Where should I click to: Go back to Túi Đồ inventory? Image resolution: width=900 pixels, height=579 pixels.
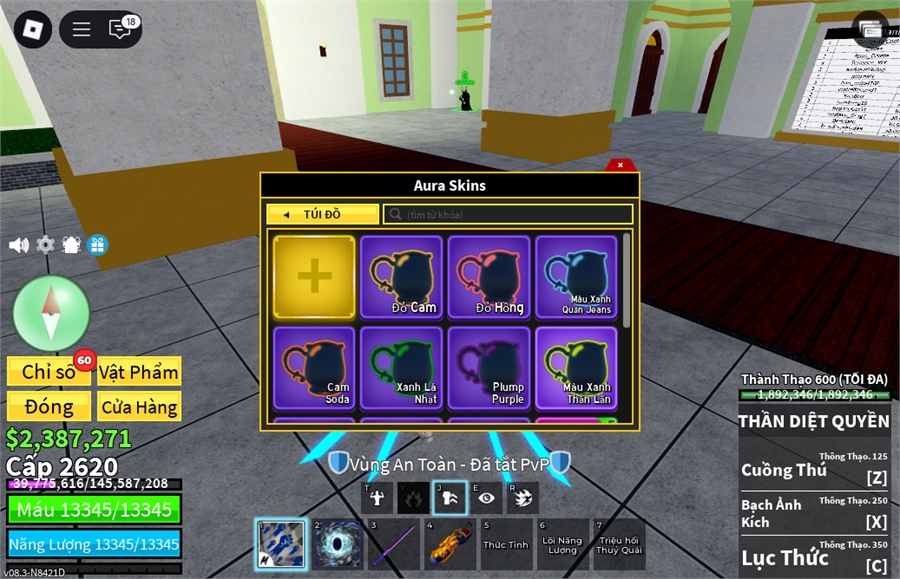322,214
